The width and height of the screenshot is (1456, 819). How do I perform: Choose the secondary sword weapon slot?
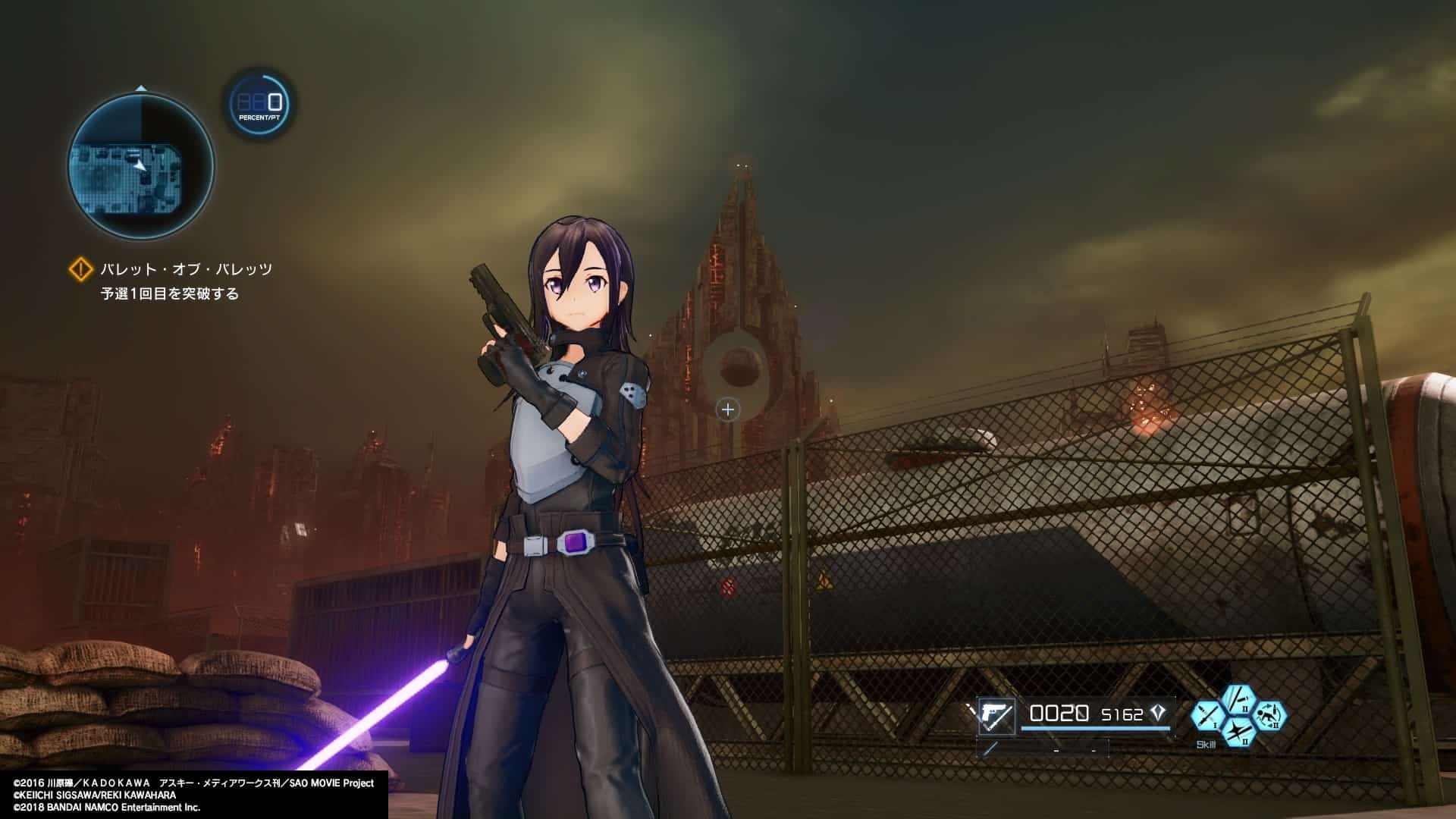[x=991, y=749]
